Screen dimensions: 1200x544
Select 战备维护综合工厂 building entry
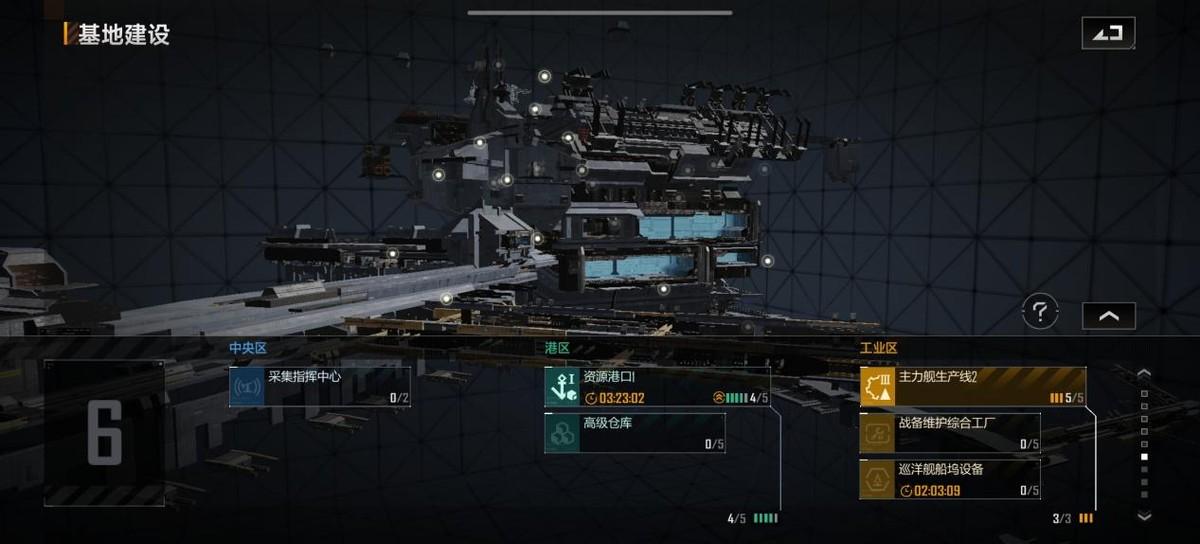[x=949, y=433]
